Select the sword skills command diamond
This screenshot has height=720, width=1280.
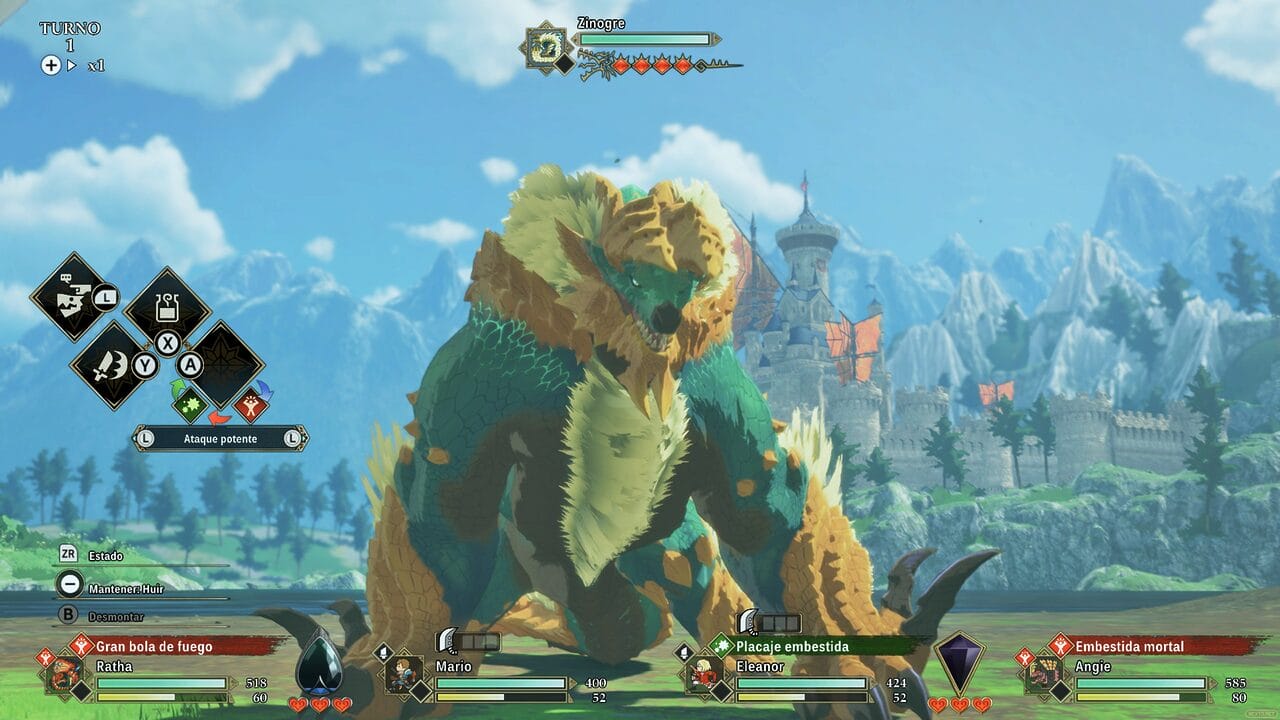pyautogui.click(x=110, y=364)
